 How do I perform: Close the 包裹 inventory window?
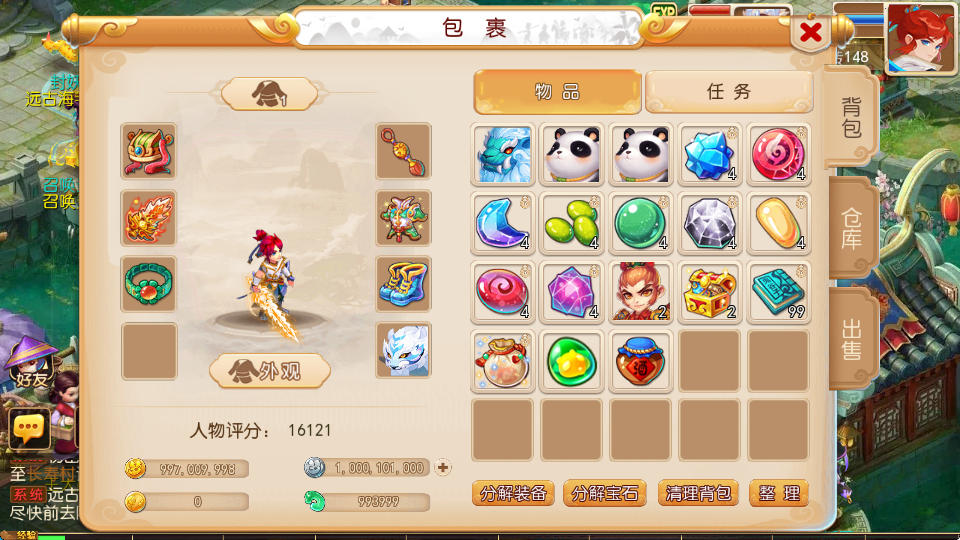[811, 33]
